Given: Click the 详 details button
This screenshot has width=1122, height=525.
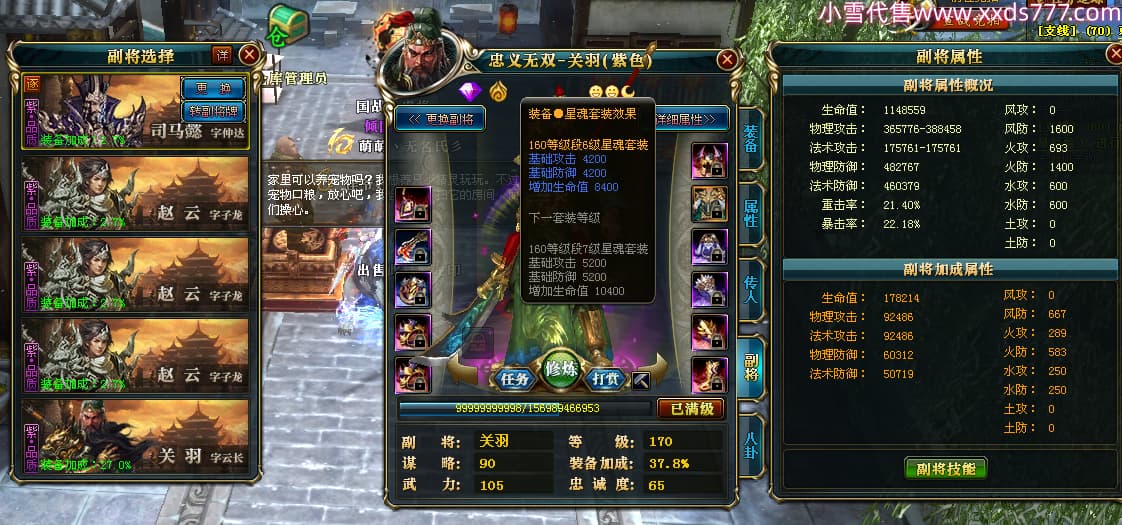Looking at the screenshot, I should pos(222,55).
